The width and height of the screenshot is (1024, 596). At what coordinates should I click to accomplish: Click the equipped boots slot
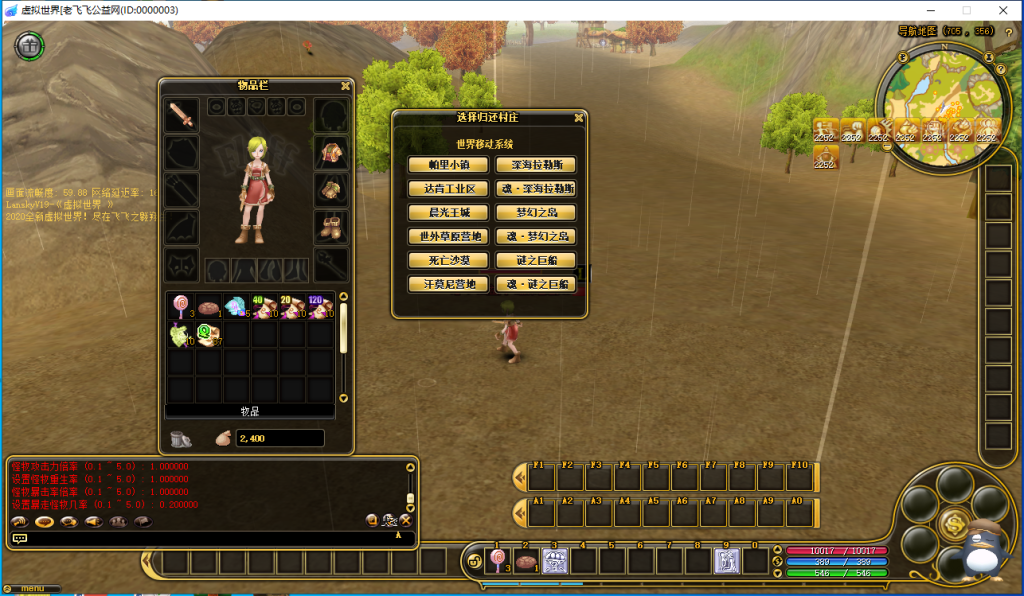tap(331, 226)
